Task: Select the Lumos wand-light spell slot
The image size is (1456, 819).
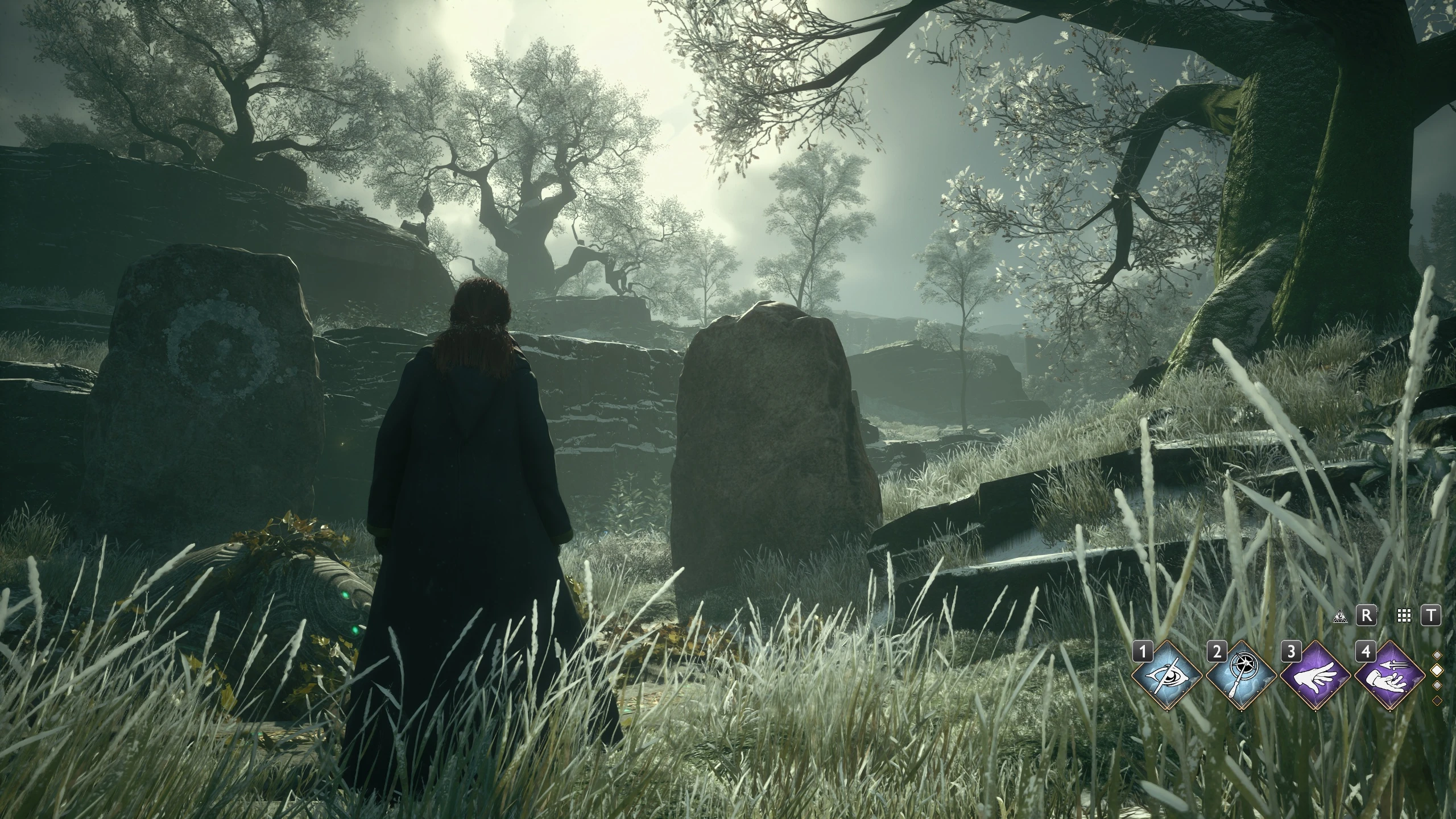Action: [1240, 675]
